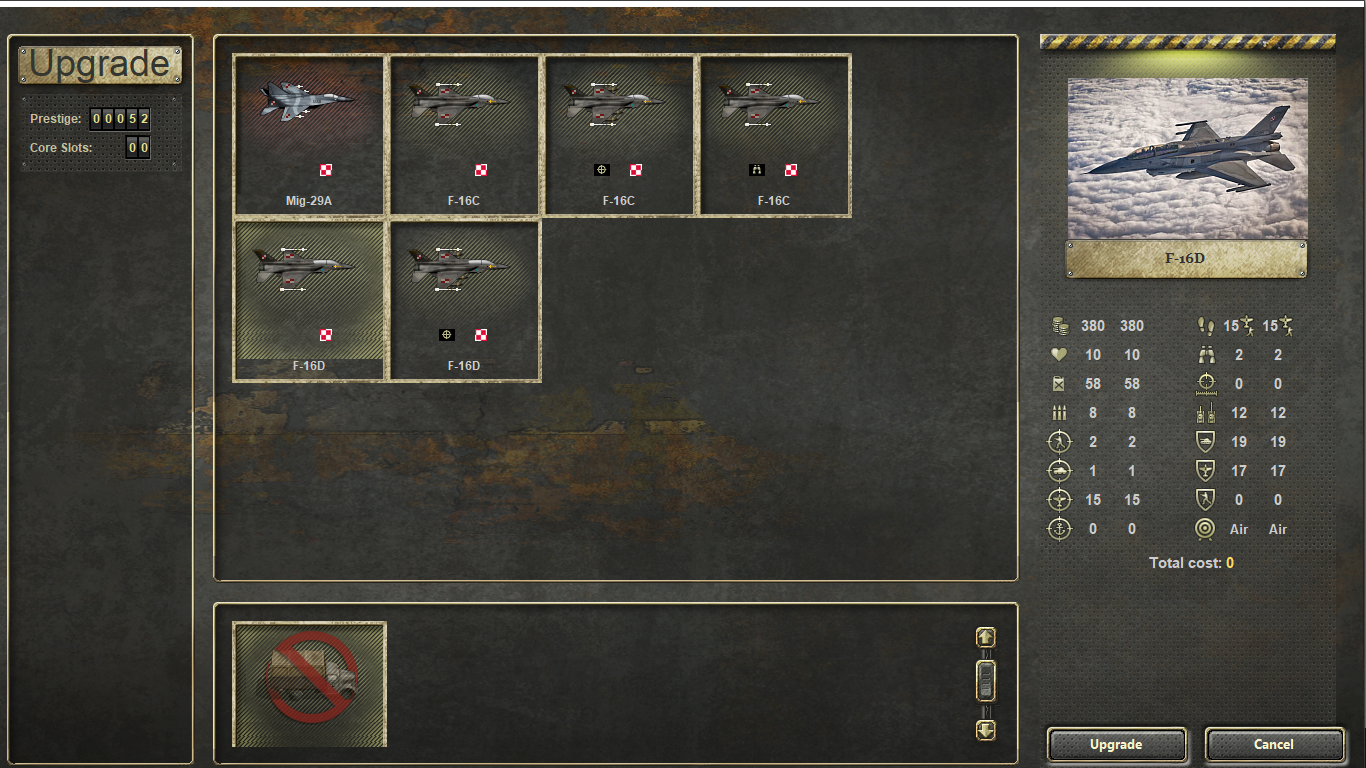Screen dimensions: 1366x768
Task: Select the F-16D tile with crosshair icon
Action: (x=464, y=299)
